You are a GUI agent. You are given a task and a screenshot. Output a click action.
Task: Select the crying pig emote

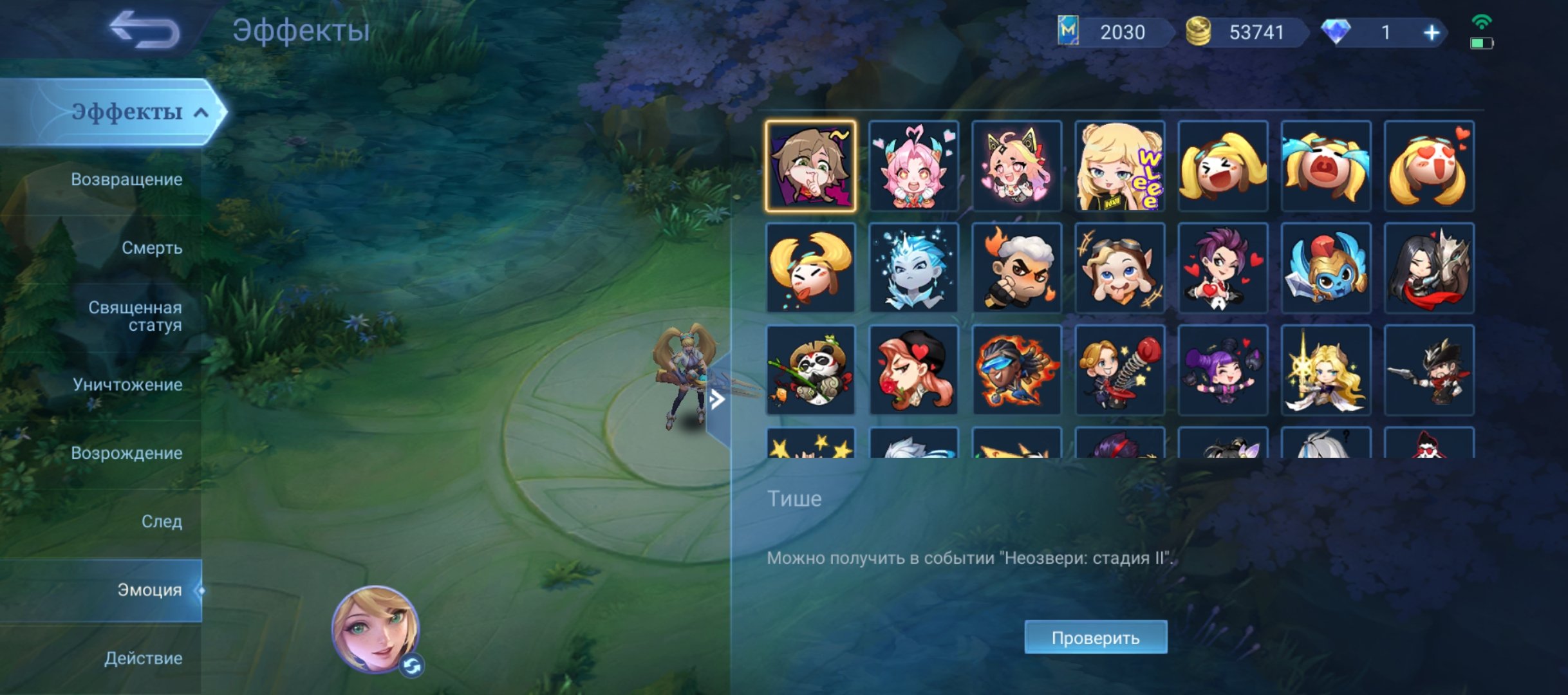point(1326,167)
